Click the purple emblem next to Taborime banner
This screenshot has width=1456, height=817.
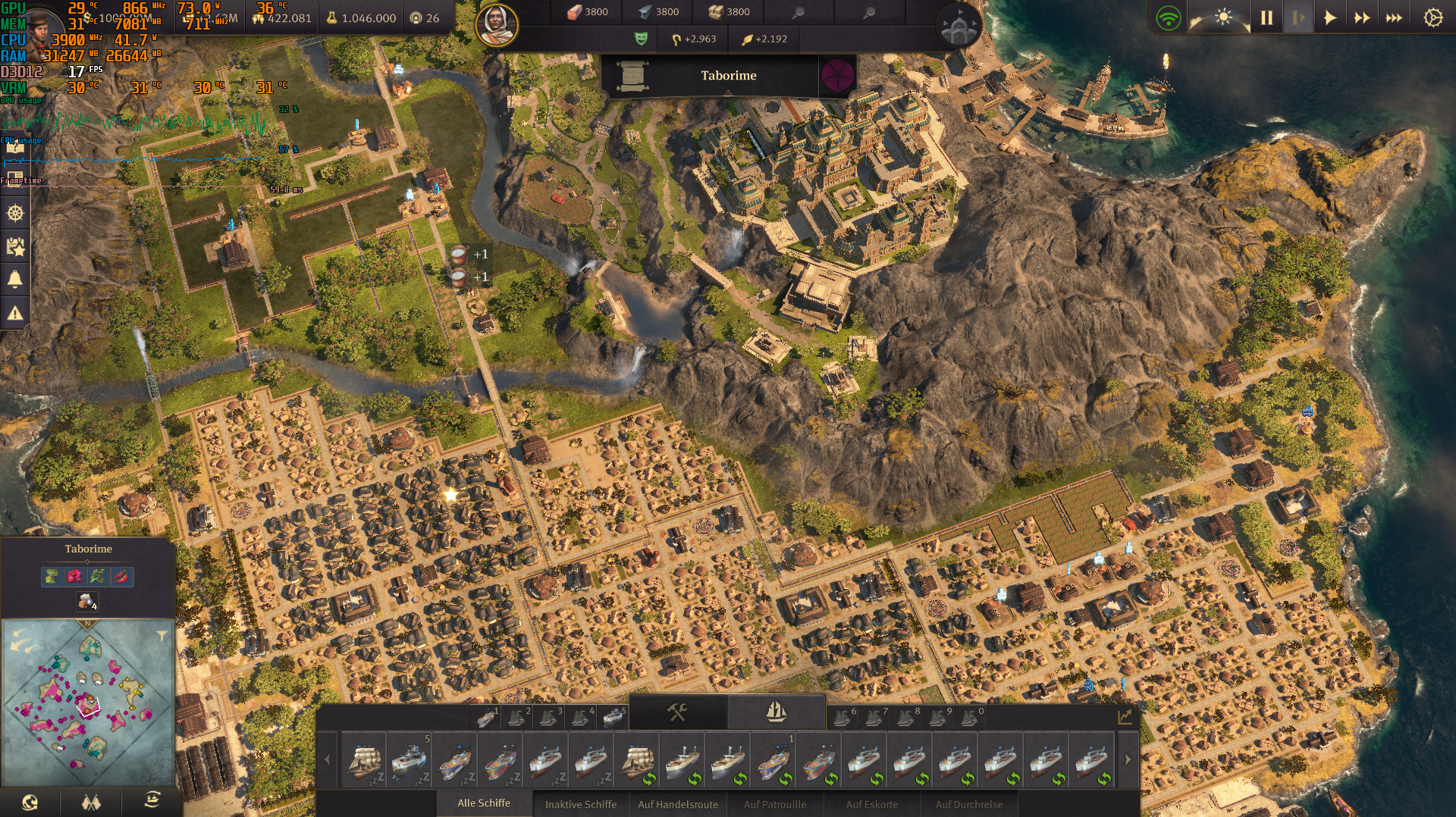[837, 75]
